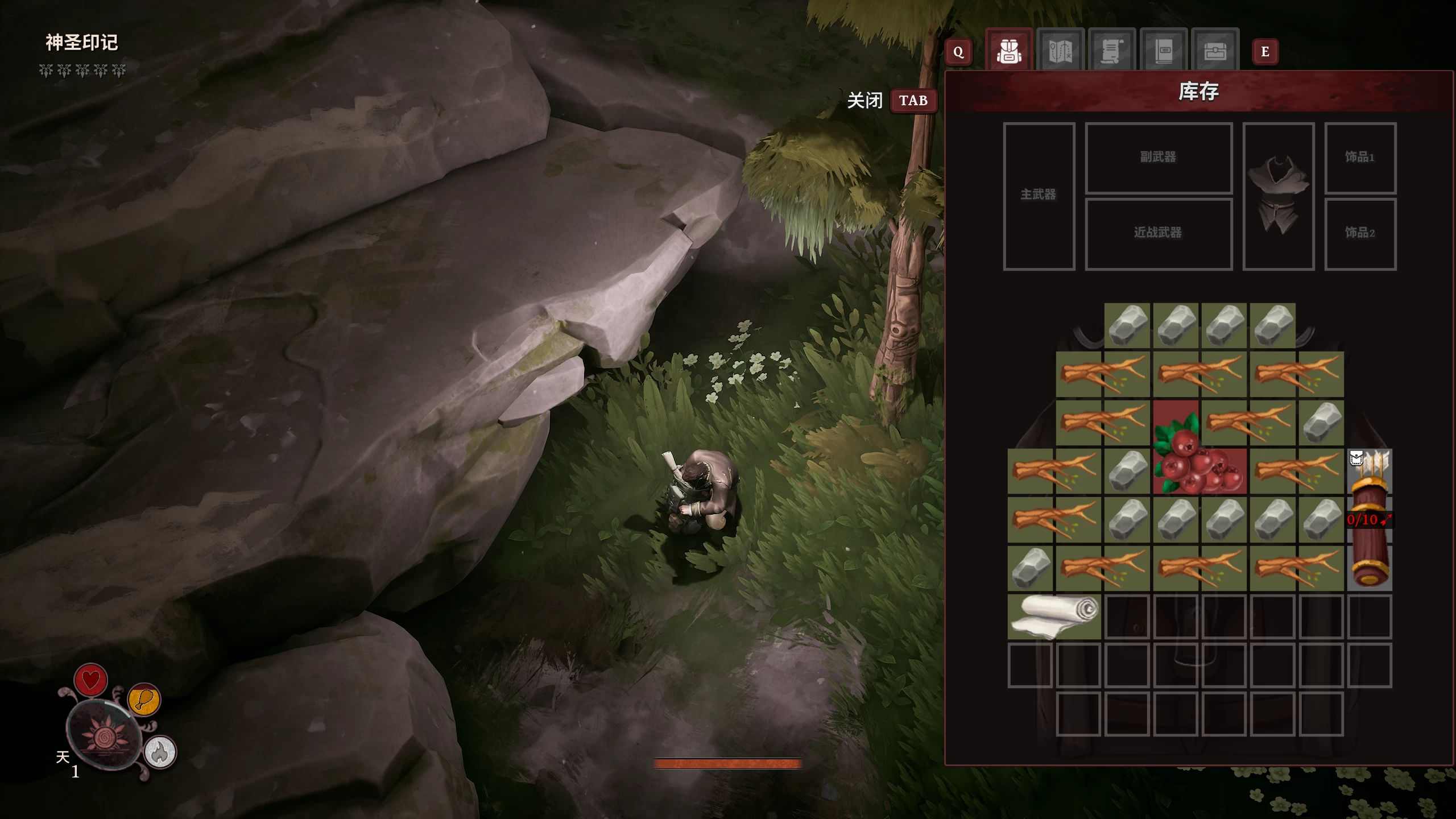The width and height of the screenshot is (1456, 819).
Task: Select the secondary weapon slot (副武器)
Action: click(x=1159, y=158)
